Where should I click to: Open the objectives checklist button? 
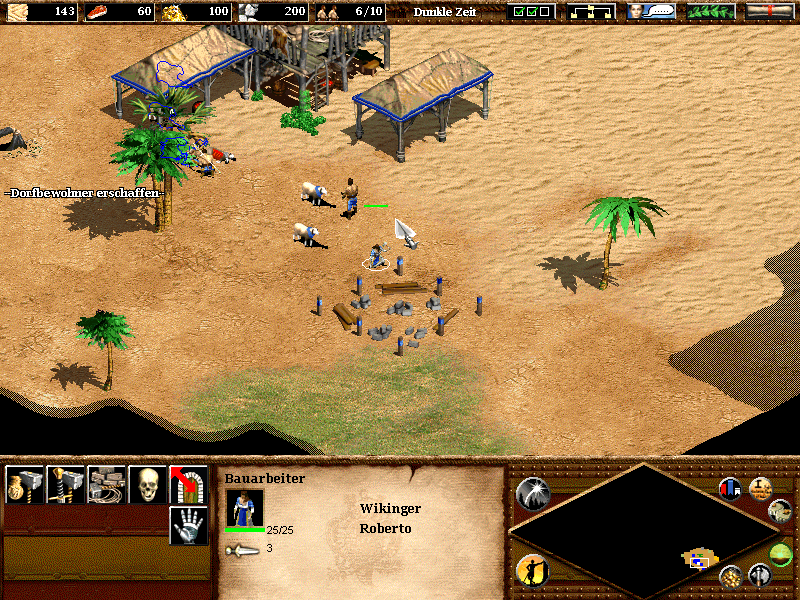pos(530,12)
